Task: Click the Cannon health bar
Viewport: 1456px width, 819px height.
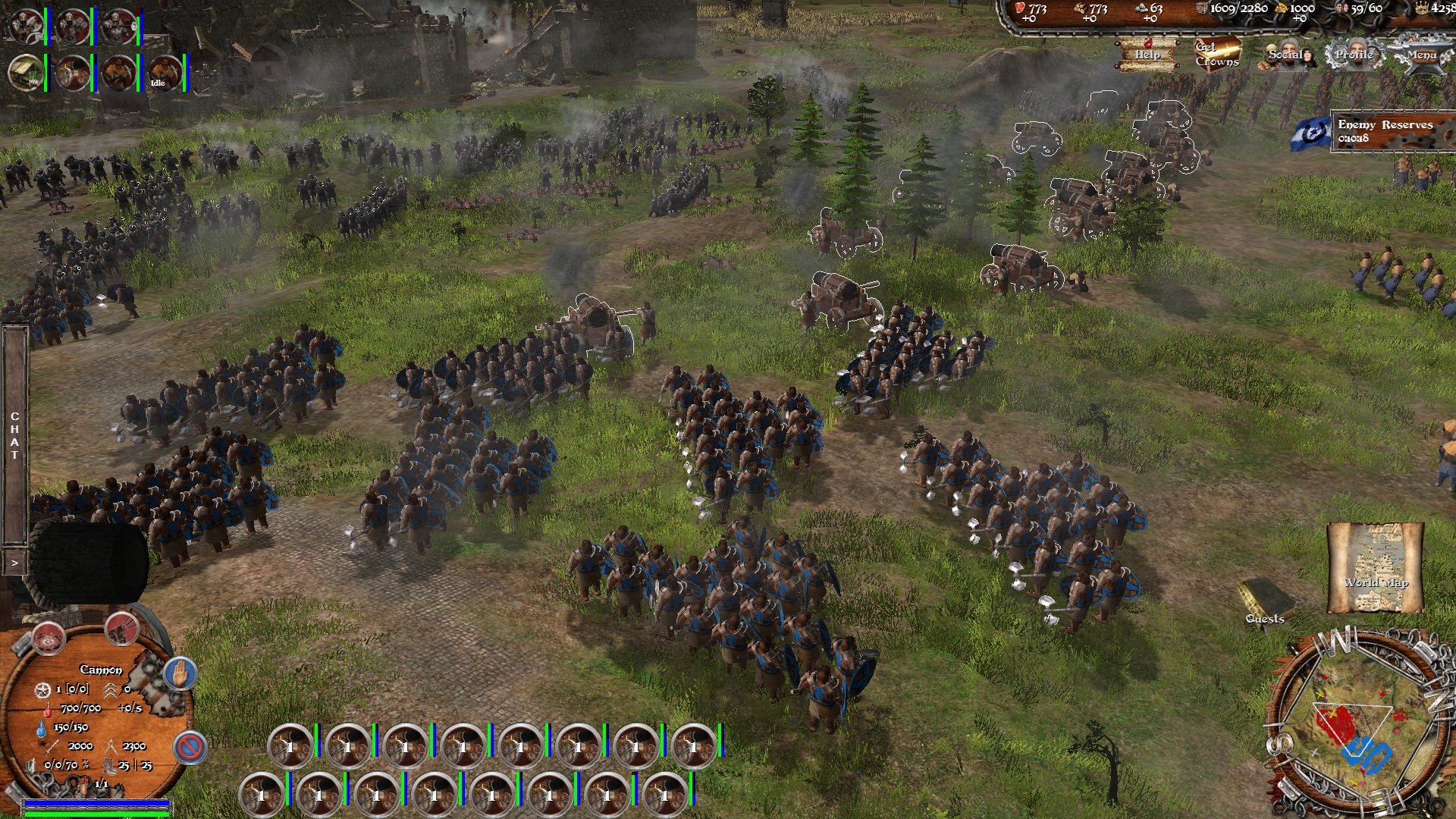Action: (x=96, y=813)
